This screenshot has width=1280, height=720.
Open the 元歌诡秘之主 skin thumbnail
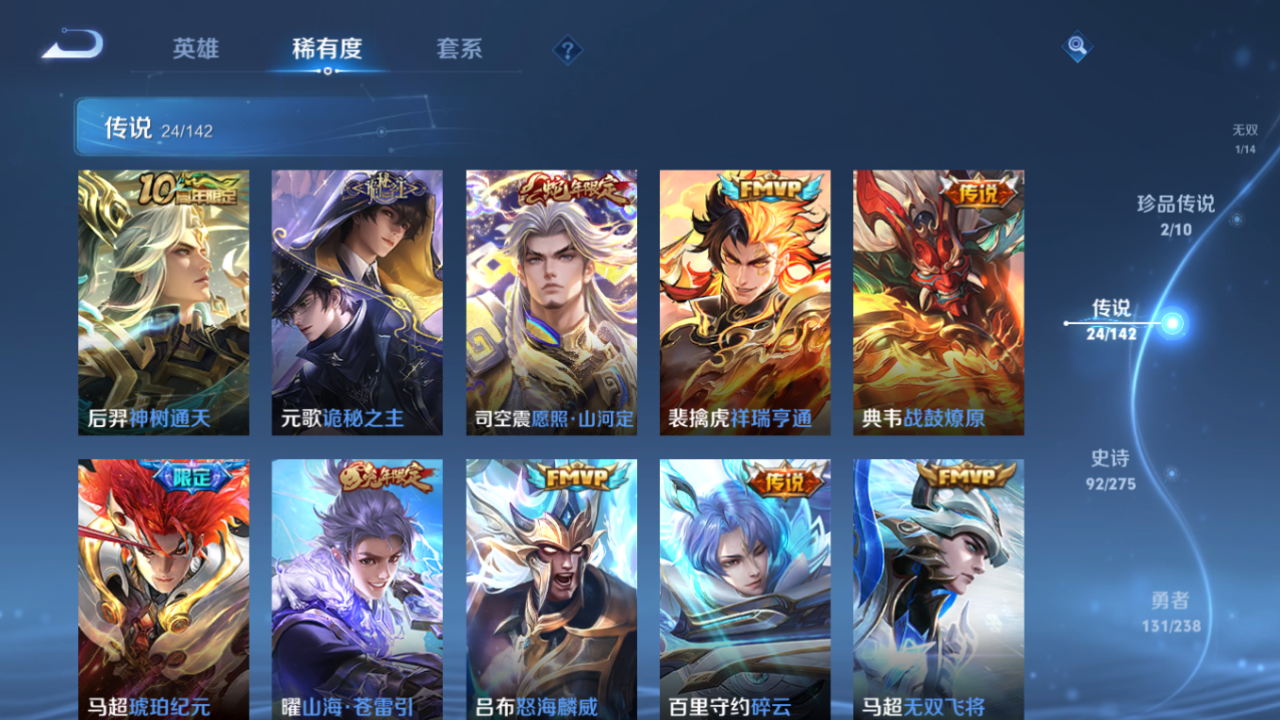click(x=356, y=300)
